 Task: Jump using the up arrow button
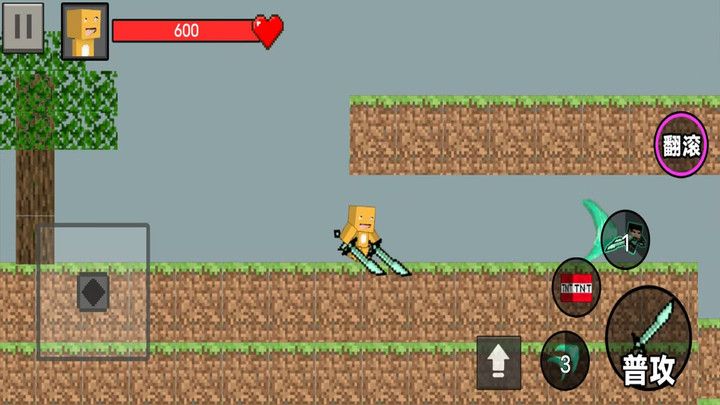tap(498, 361)
